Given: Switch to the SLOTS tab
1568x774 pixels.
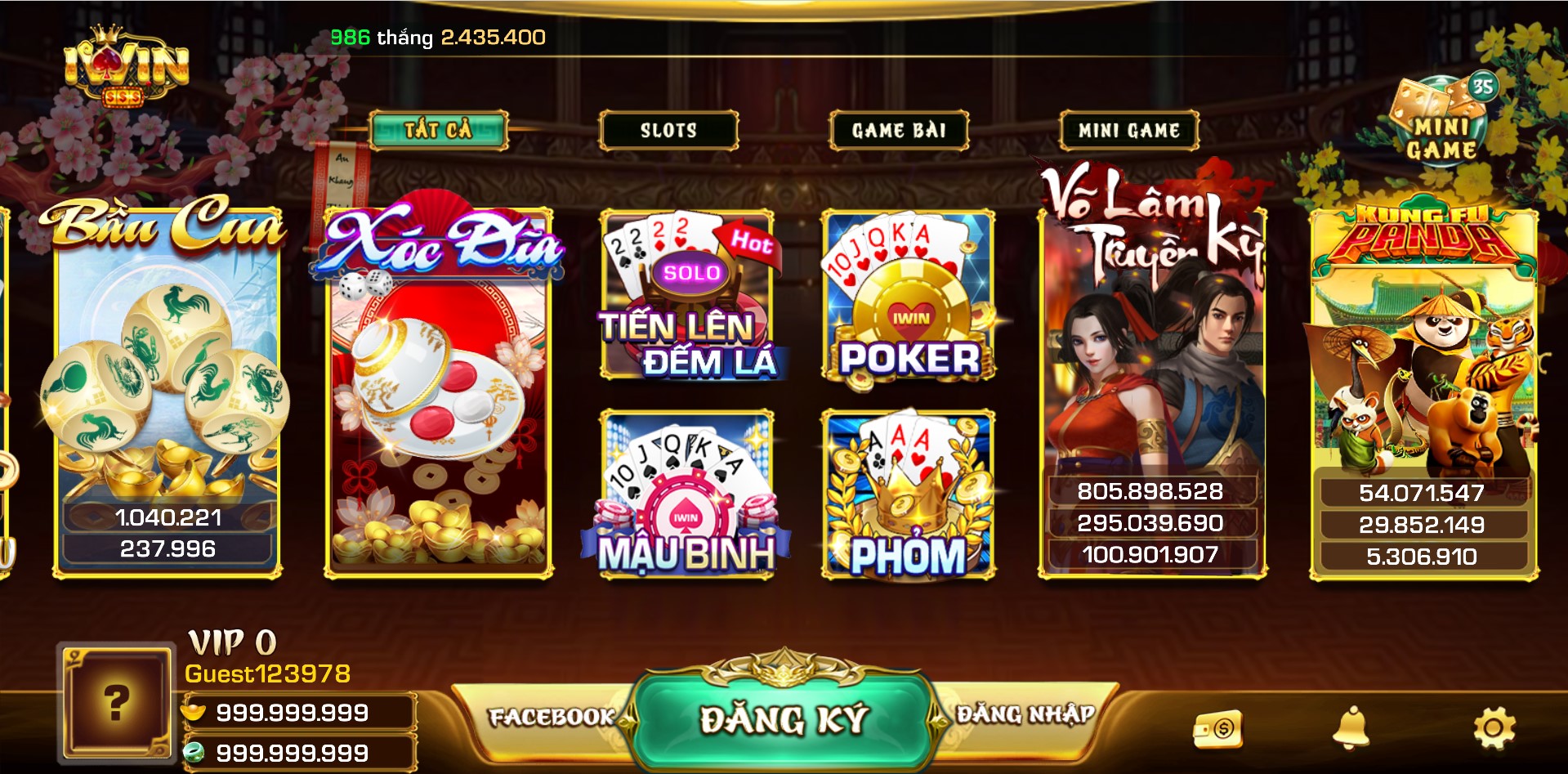Looking at the screenshot, I should pos(668,129).
